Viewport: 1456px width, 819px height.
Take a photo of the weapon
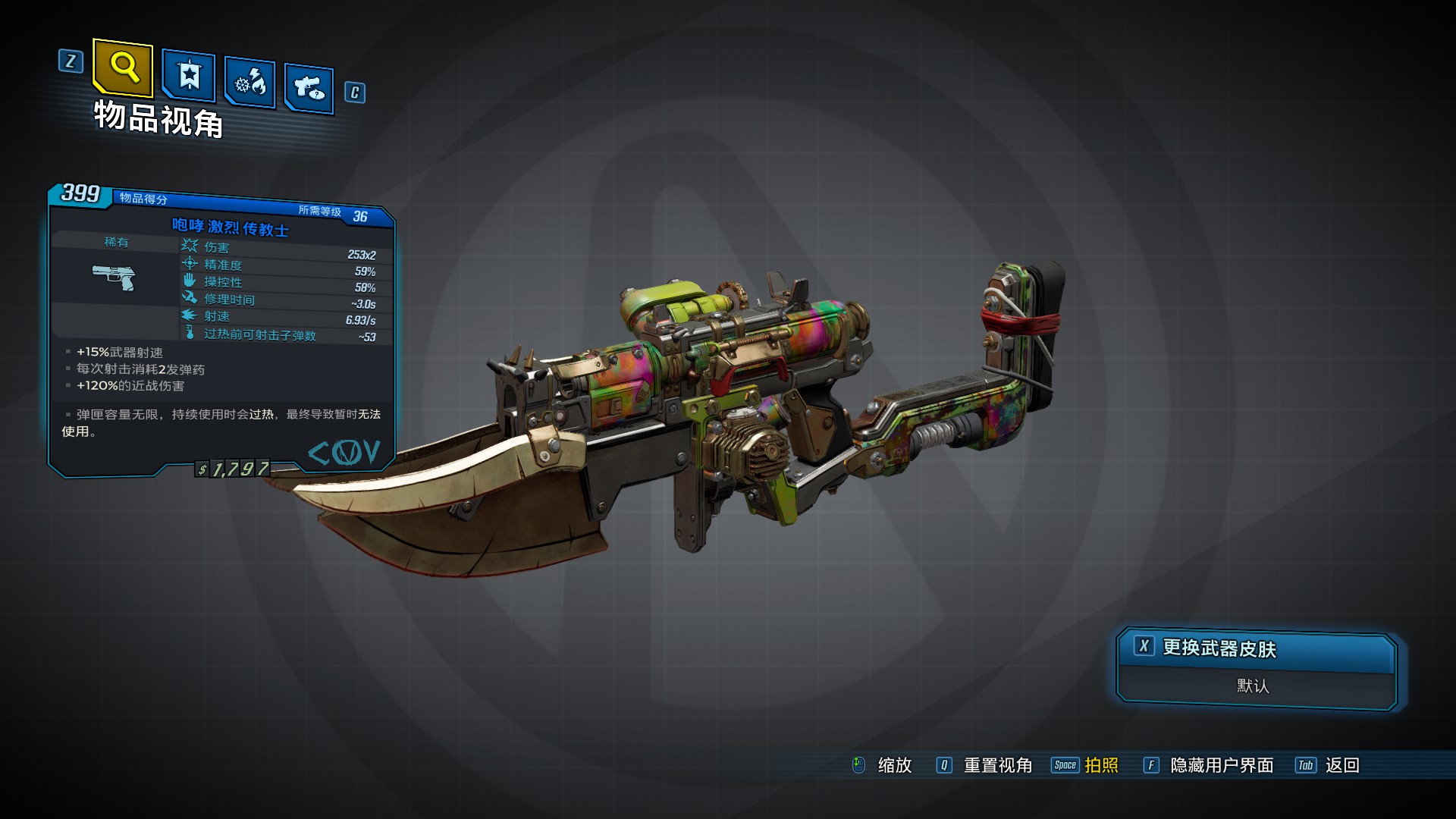(x=1100, y=765)
